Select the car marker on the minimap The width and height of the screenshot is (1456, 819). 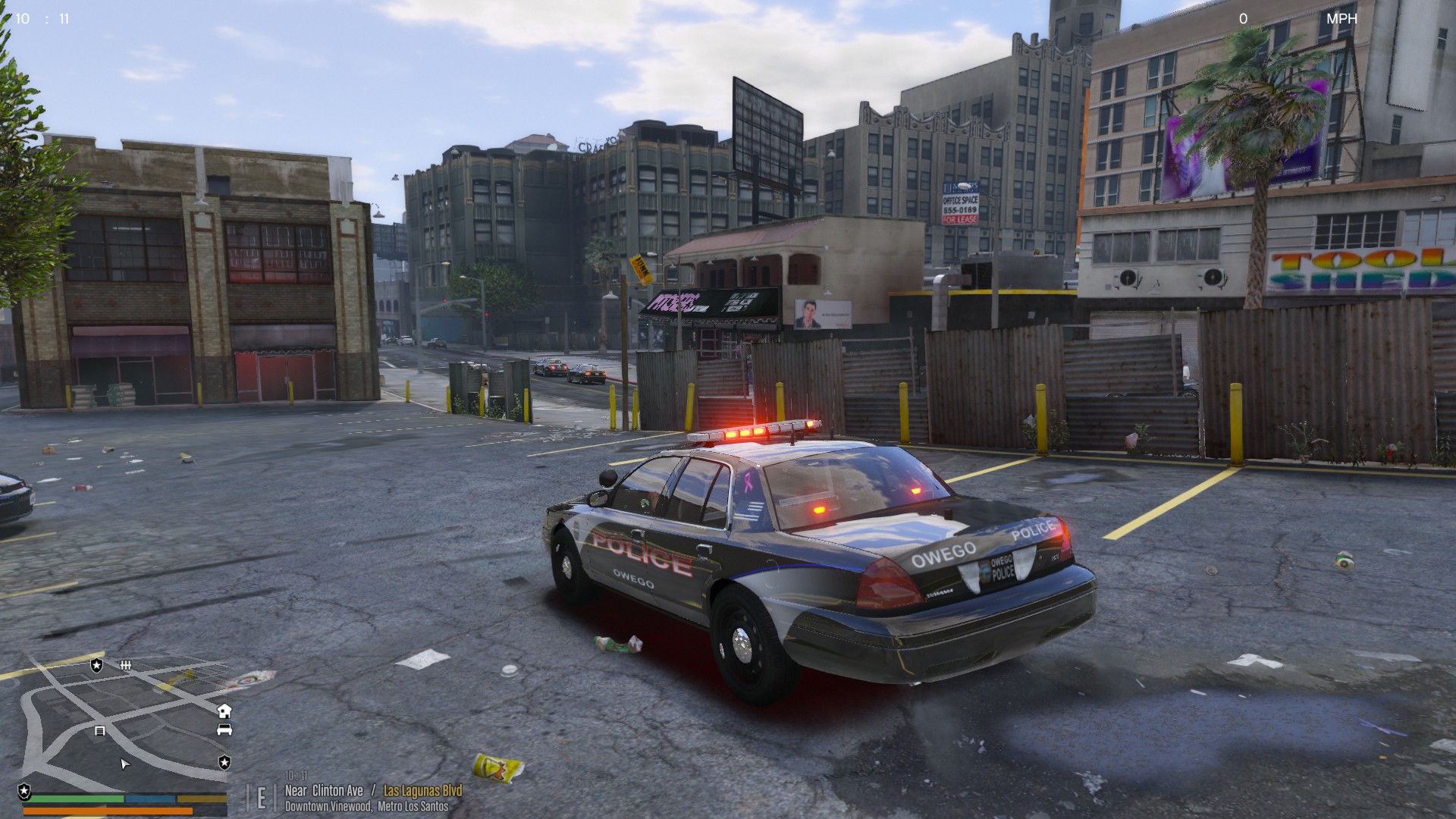[x=224, y=730]
